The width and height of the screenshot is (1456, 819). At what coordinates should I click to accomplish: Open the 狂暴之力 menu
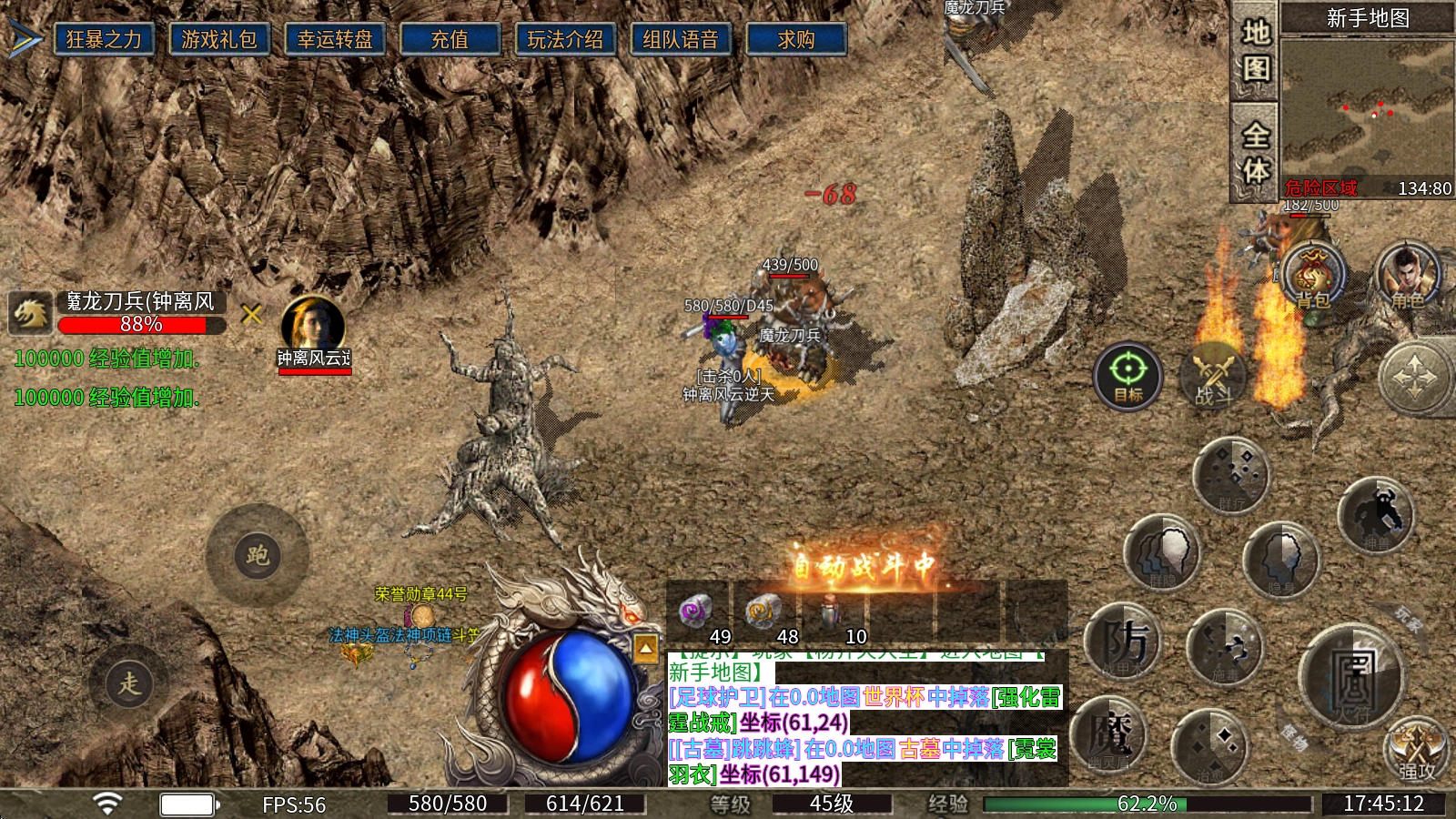click(x=104, y=40)
